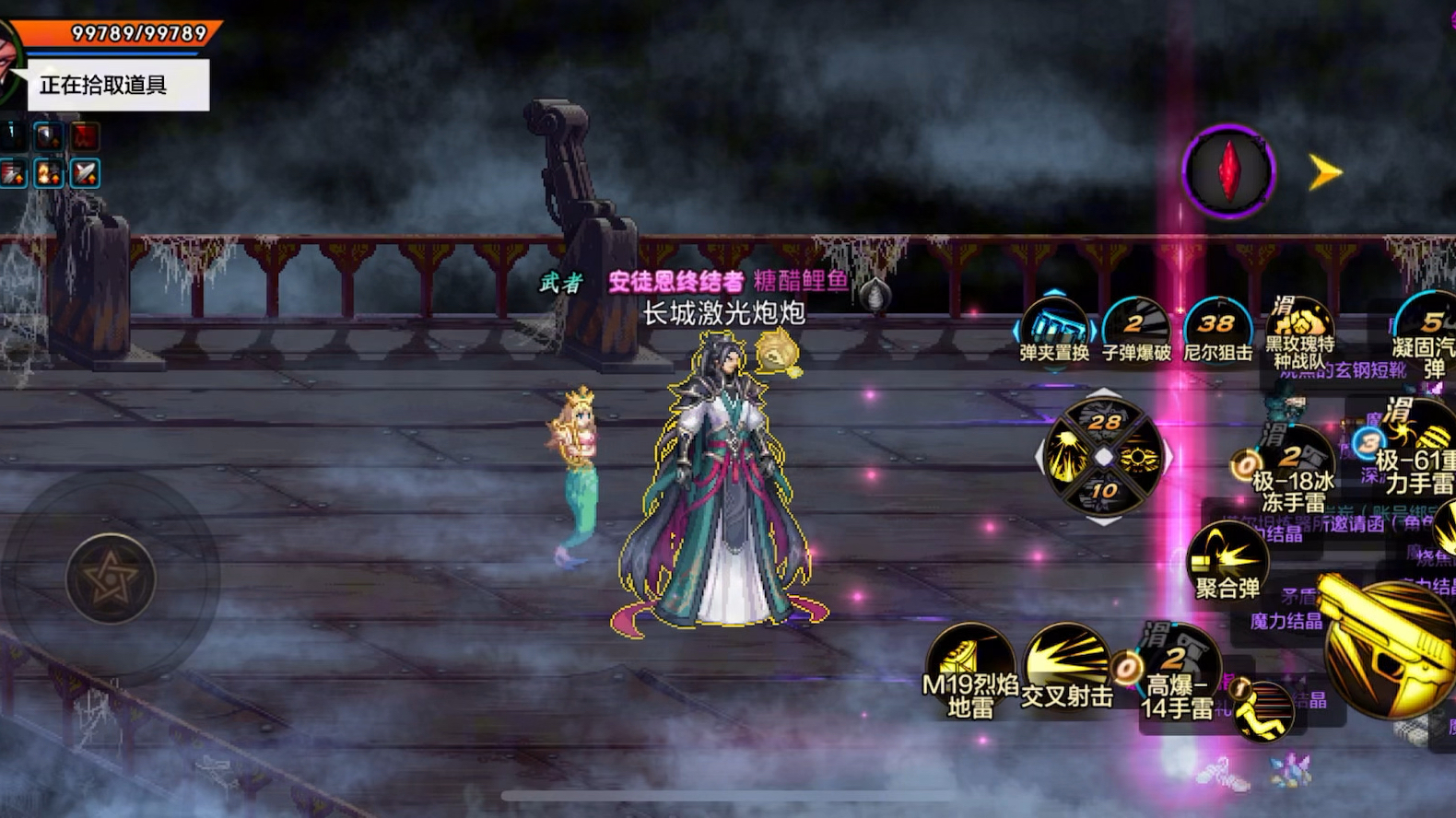The width and height of the screenshot is (1456, 818).
Task: Tap the red crystal awakening button
Action: click(x=1228, y=171)
